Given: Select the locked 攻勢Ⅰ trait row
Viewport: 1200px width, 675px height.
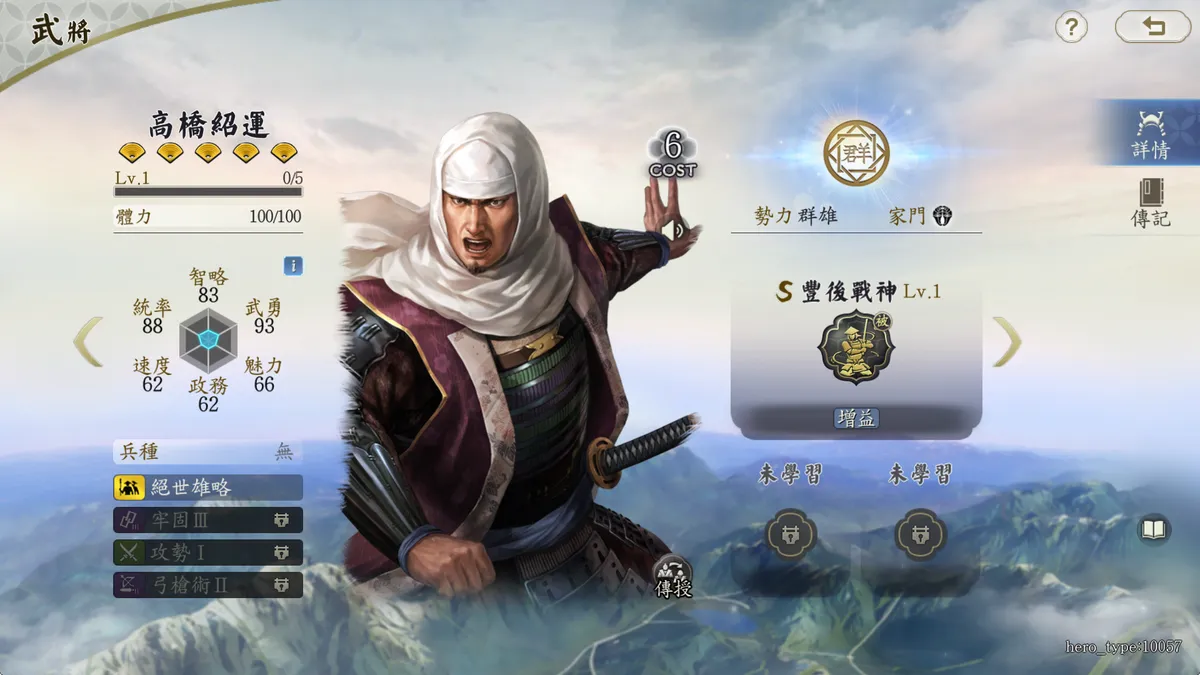Looking at the screenshot, I should click(208, 552).
